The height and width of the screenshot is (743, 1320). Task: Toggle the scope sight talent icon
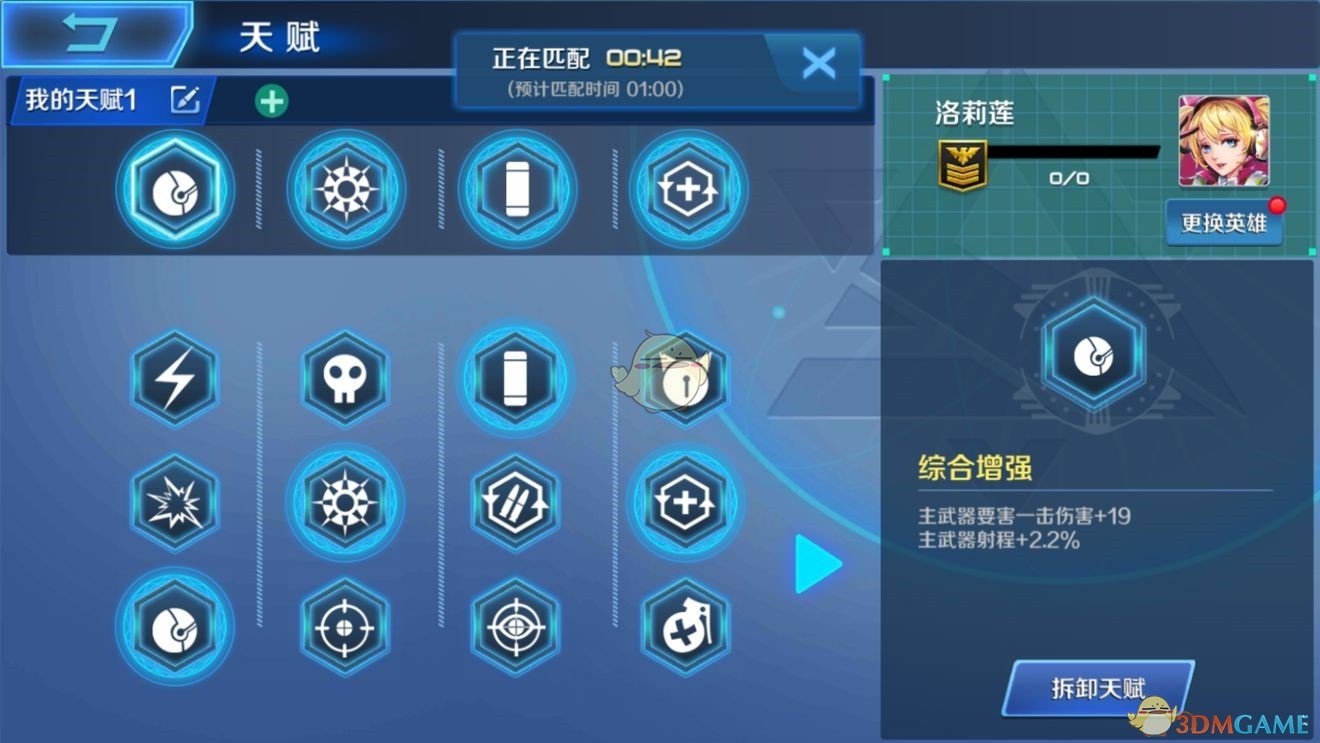(515, 628)
